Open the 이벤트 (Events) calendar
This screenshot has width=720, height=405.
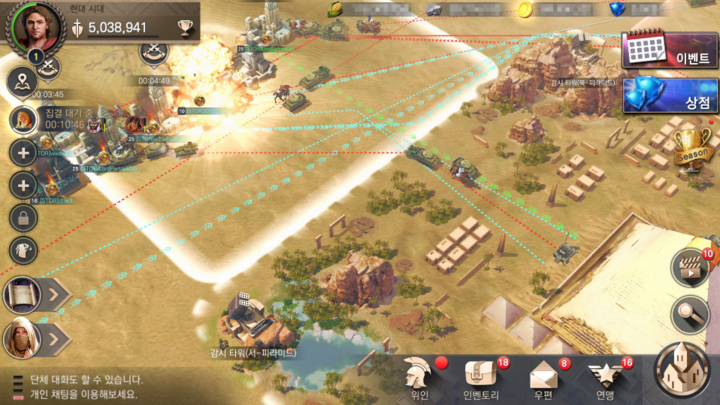[x=669, y=50]
